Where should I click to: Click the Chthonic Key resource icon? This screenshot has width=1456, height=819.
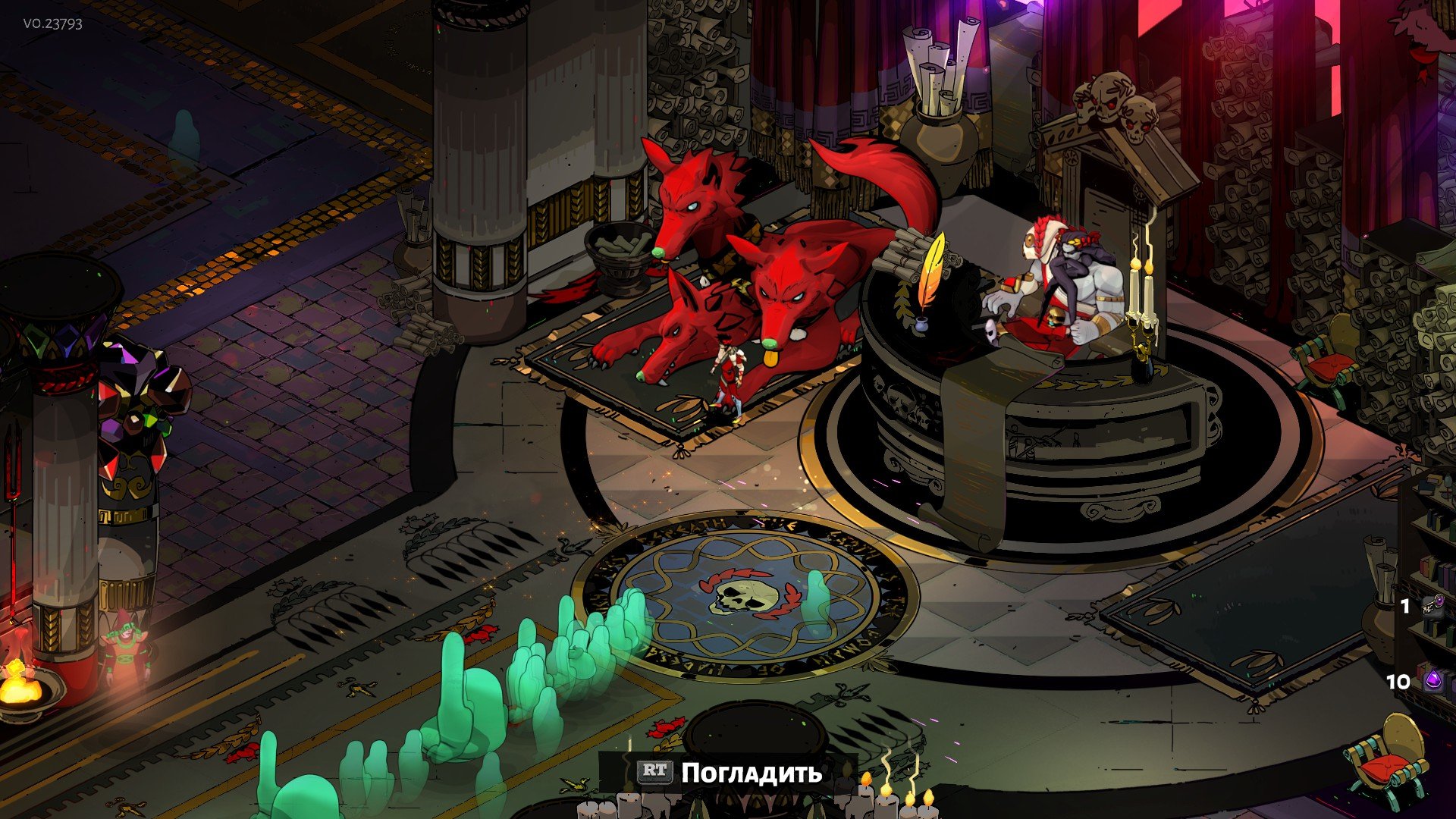point(1432,606)
